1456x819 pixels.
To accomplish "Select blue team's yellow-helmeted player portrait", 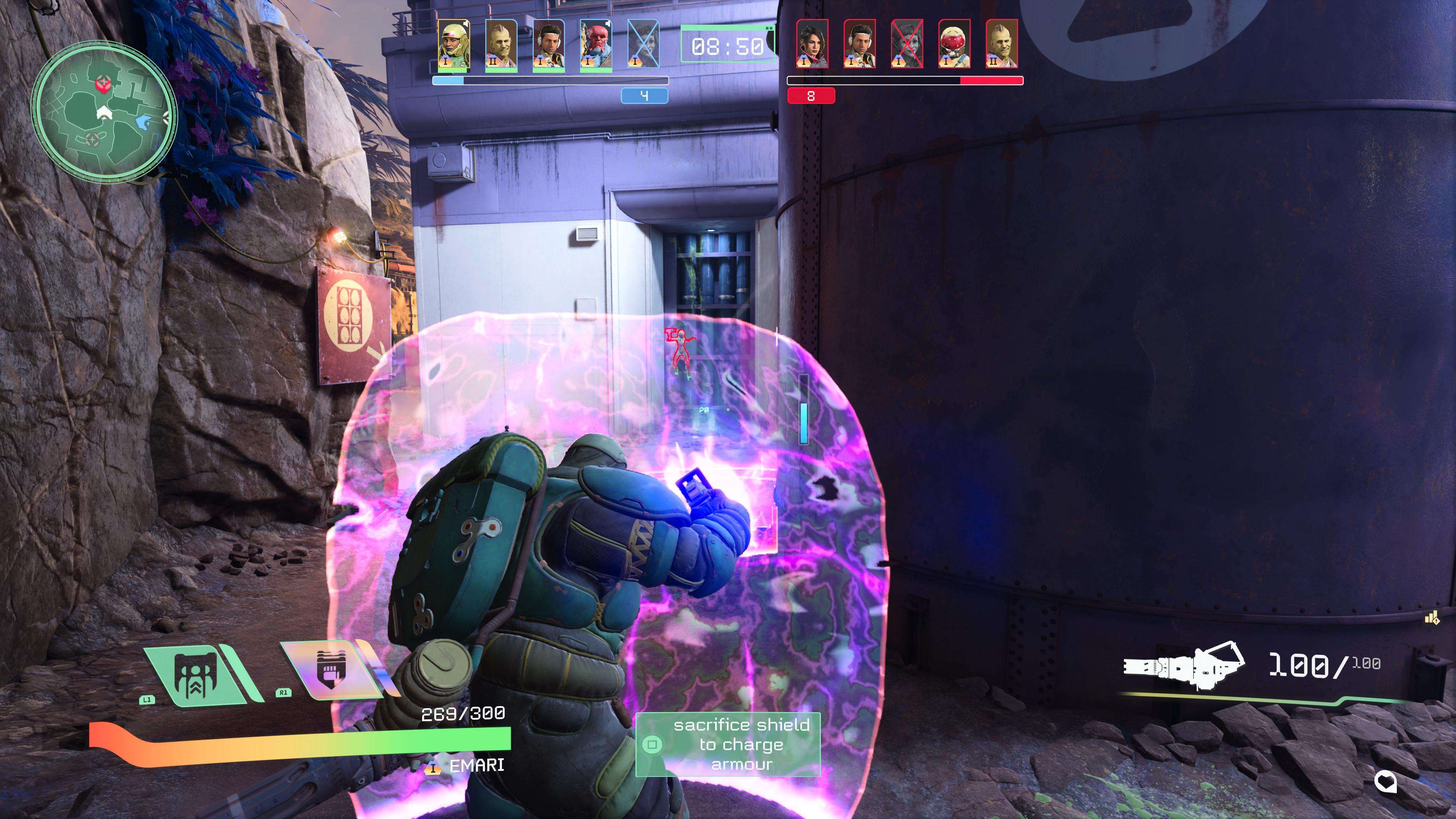I will coord(453,45).
